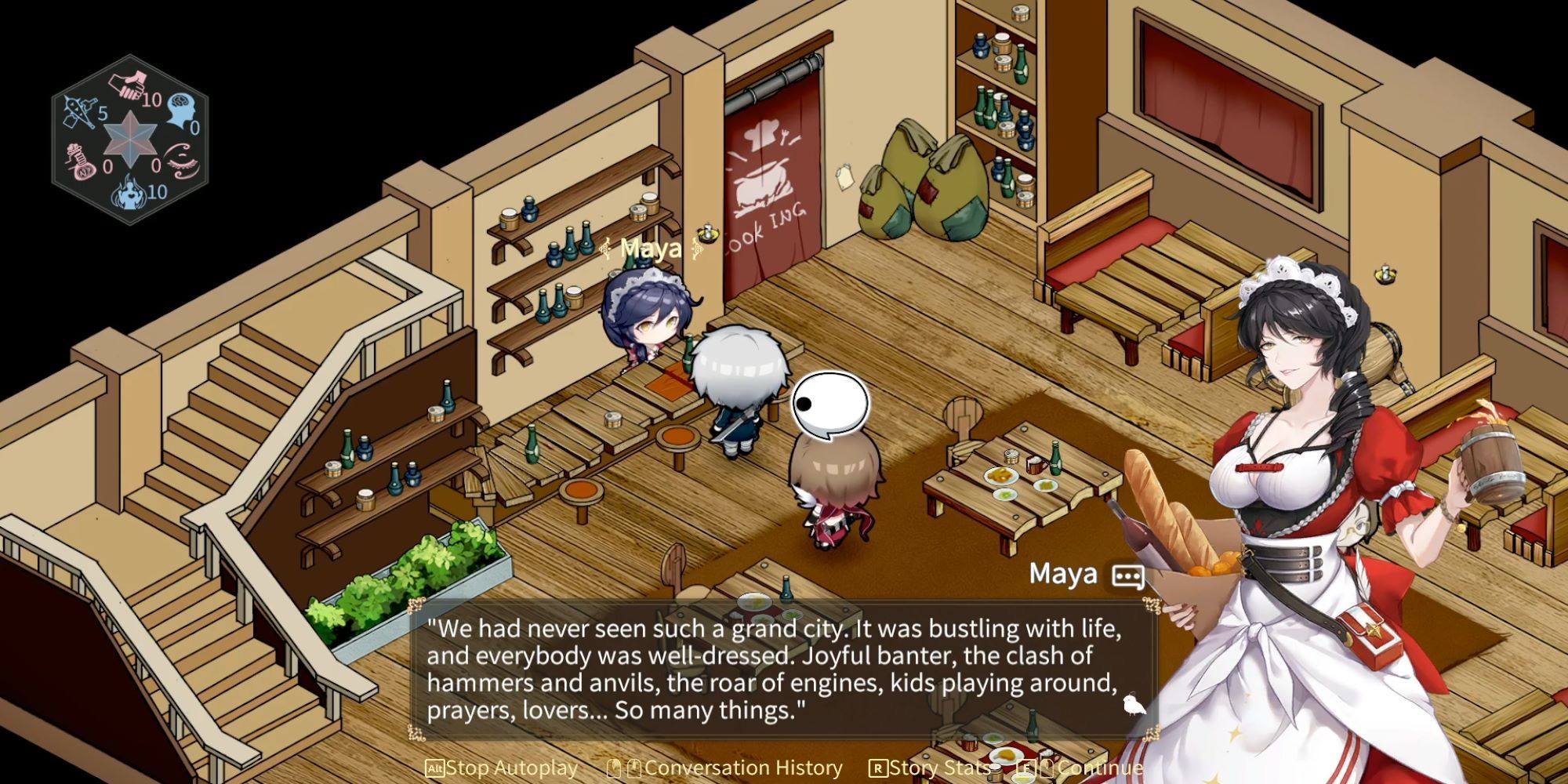This screenshot has width=1568, height=784.
Task: Stop Autoplay of the dialogue
Action: (502, 768)
